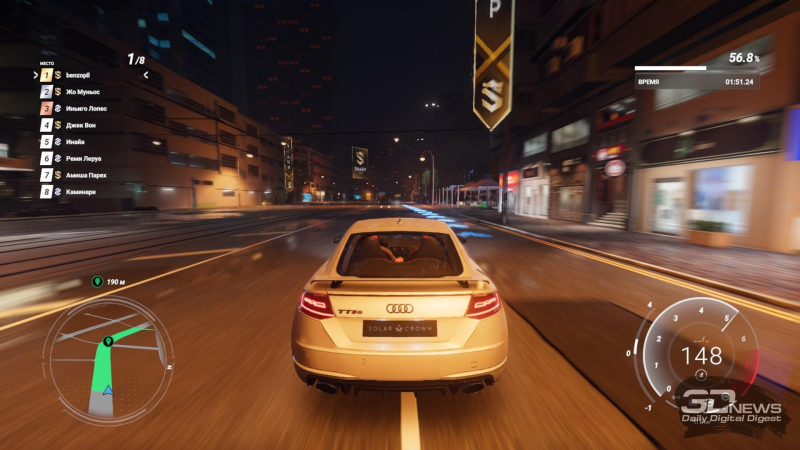
Task: Choose Каминари at eighth place
Action: [82, 191]
